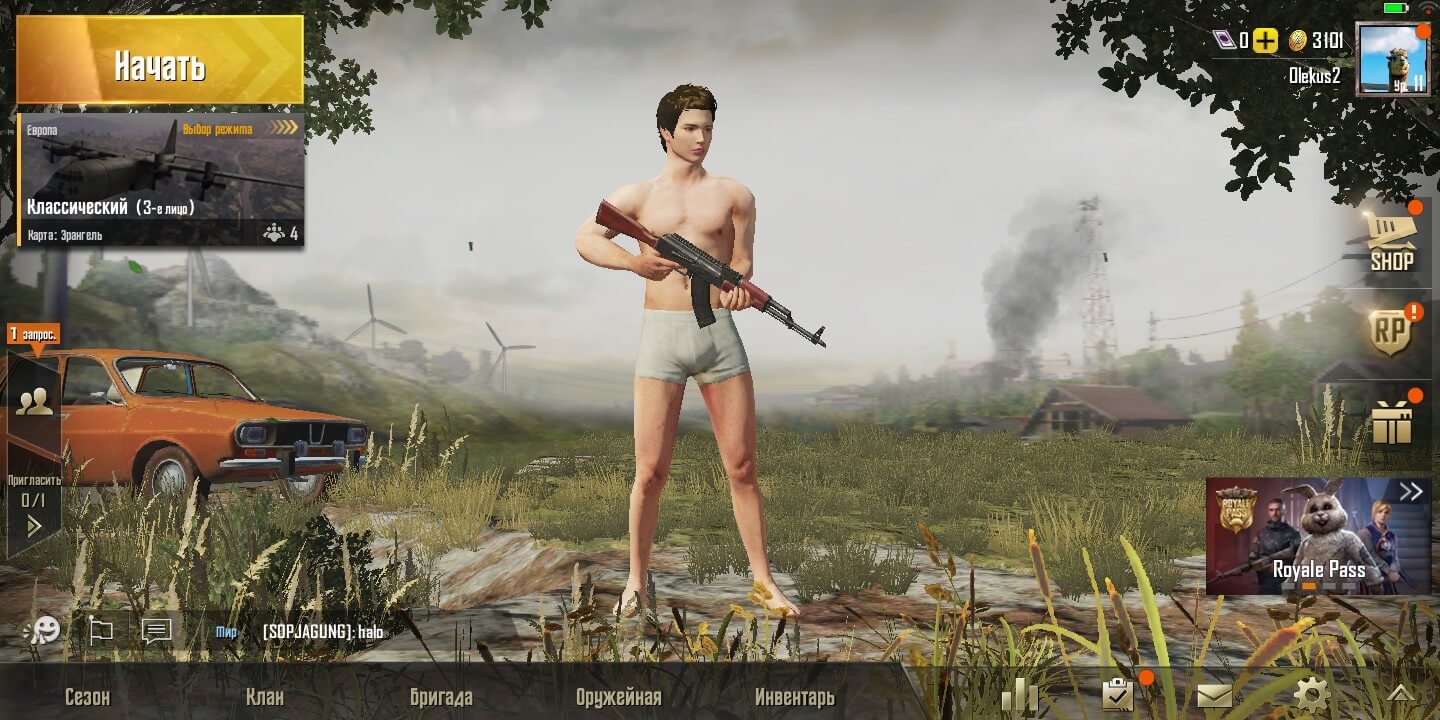Open the Оружейная menu
This screenshot has height=720, width=1440.
pyautogui.click(x=618, y=697)
